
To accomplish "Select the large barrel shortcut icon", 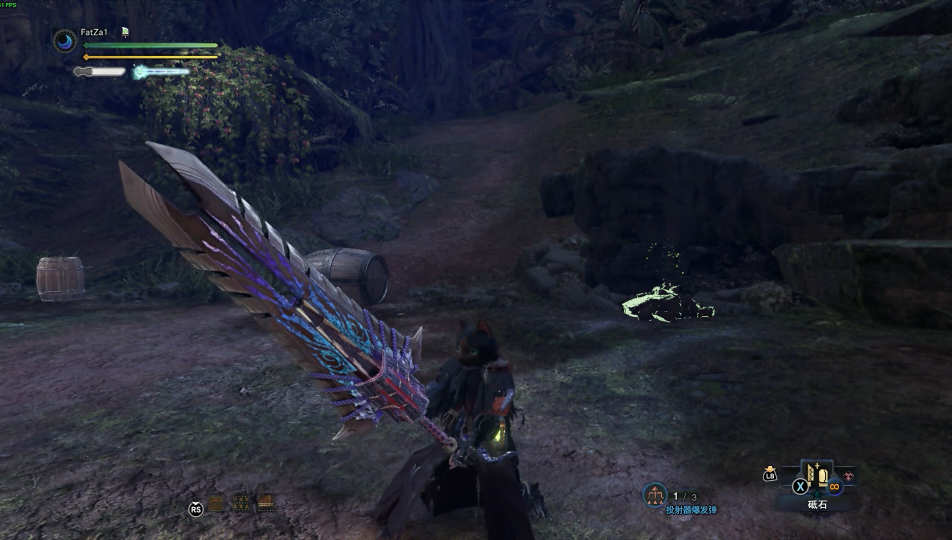I will click(x=266, y=504).
